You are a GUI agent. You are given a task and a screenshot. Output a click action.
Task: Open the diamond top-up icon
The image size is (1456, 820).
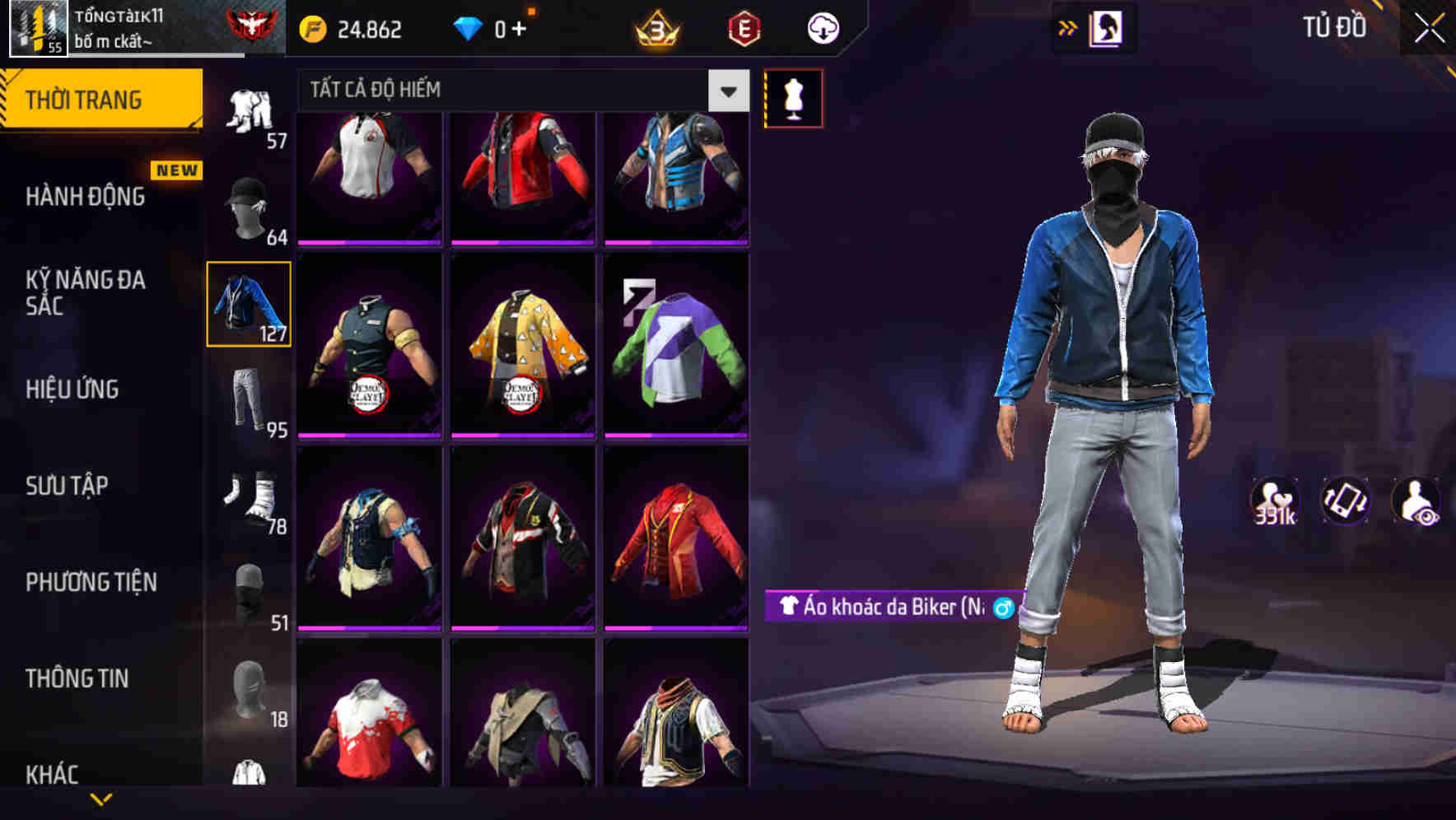point(469,27)
